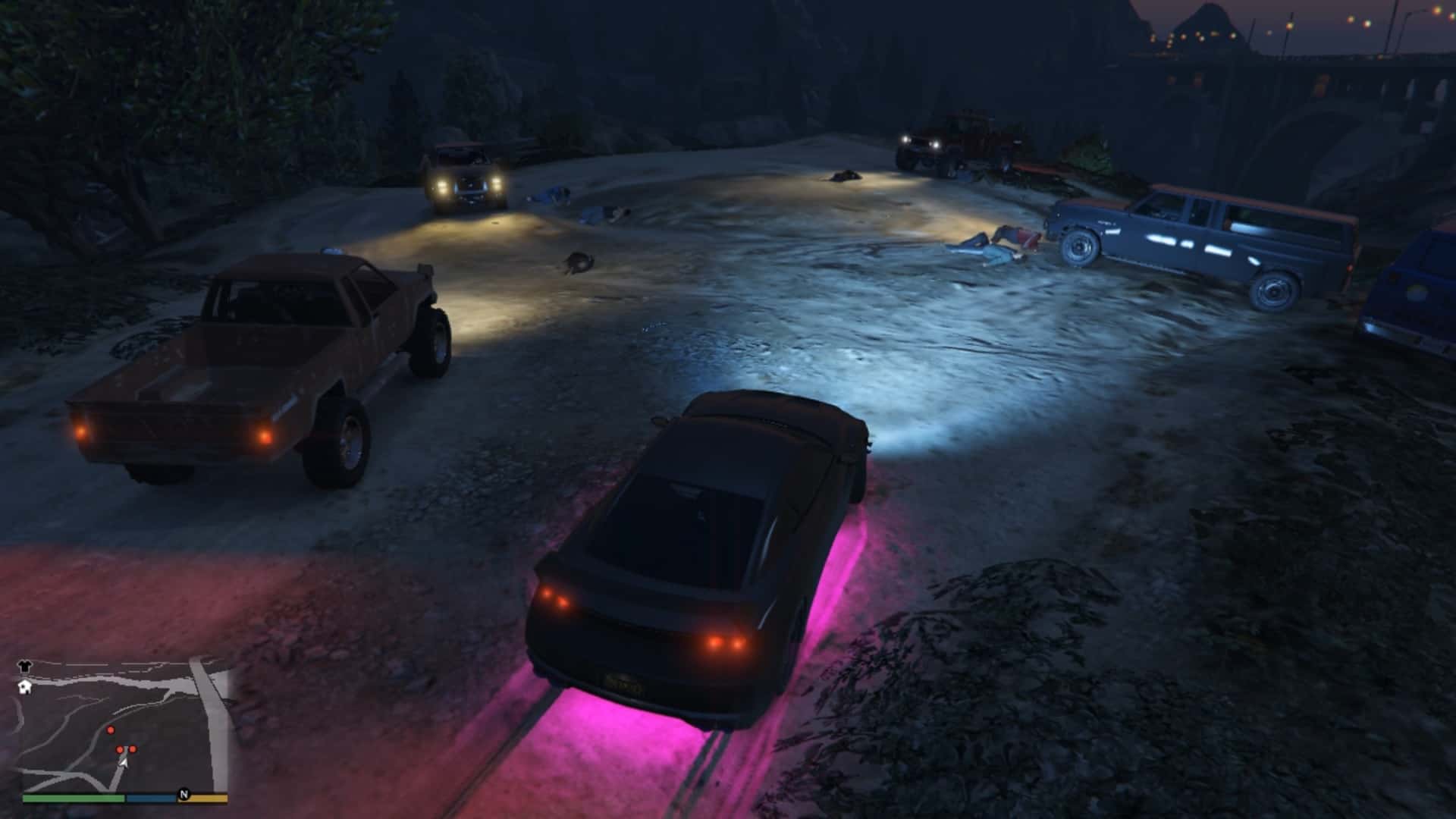1456x819 pixels.
Task: Select the white player arrow on the minimap
Action: point(123,763)
